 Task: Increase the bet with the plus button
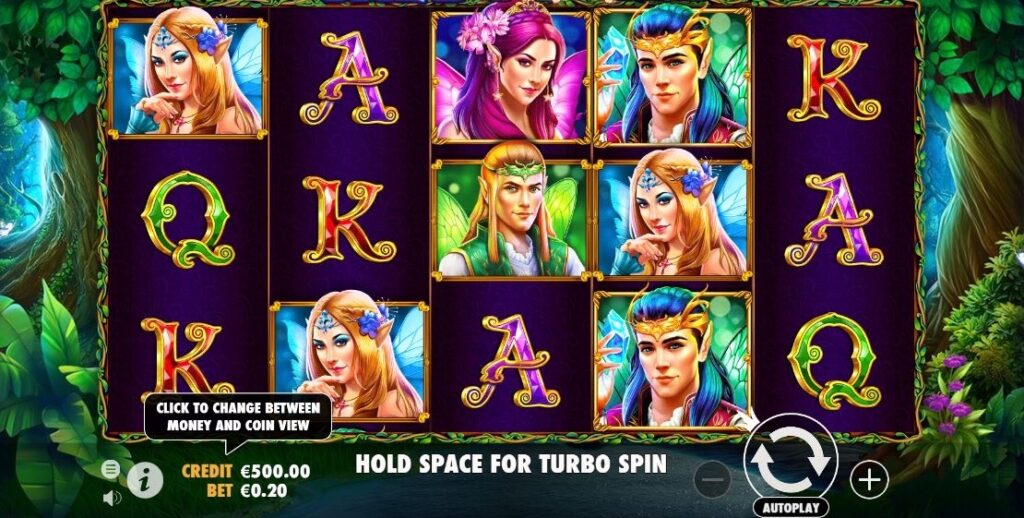[869, 480]
